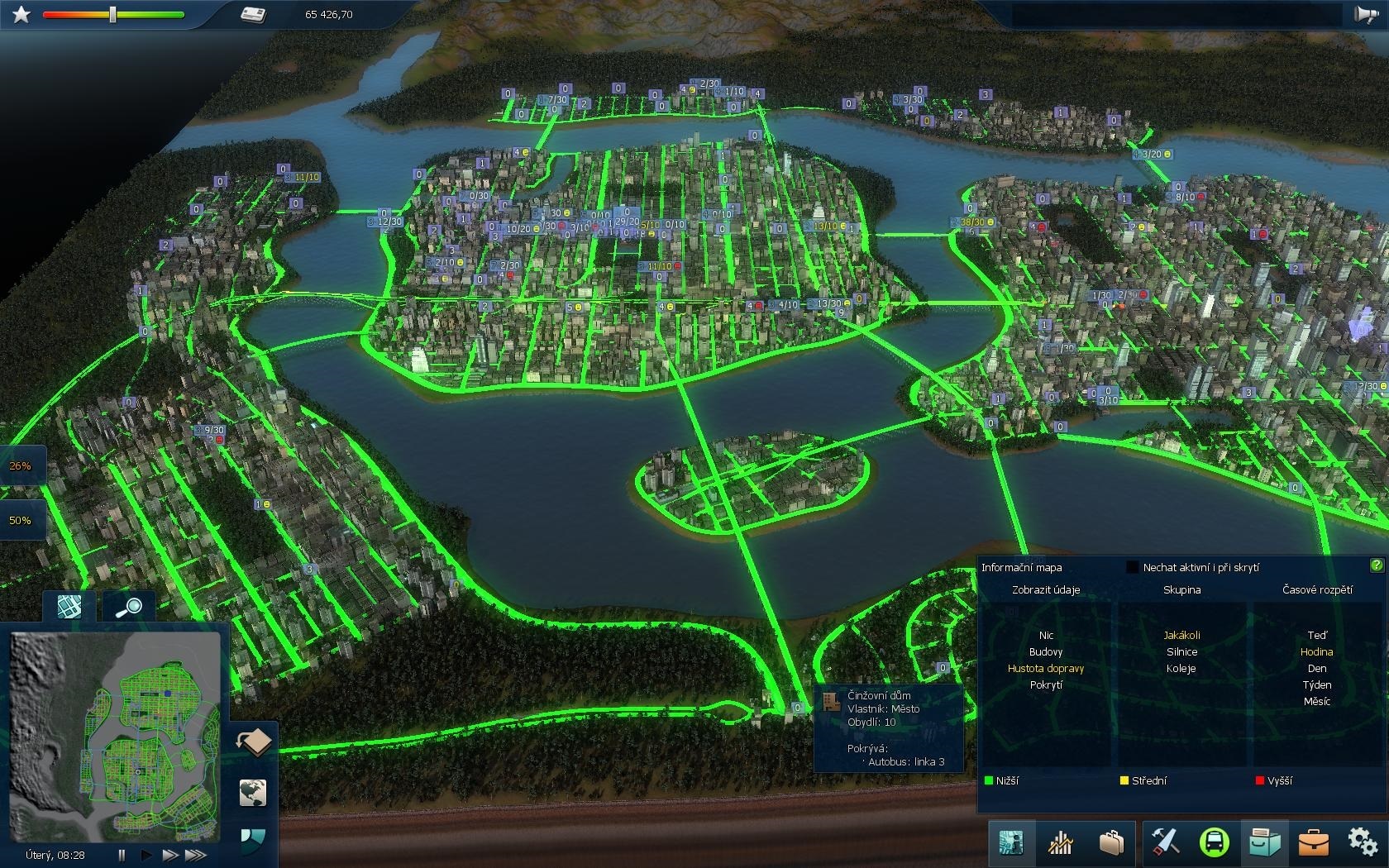
Task: Open the globe view icon
Action: click(x=254, y=792)
